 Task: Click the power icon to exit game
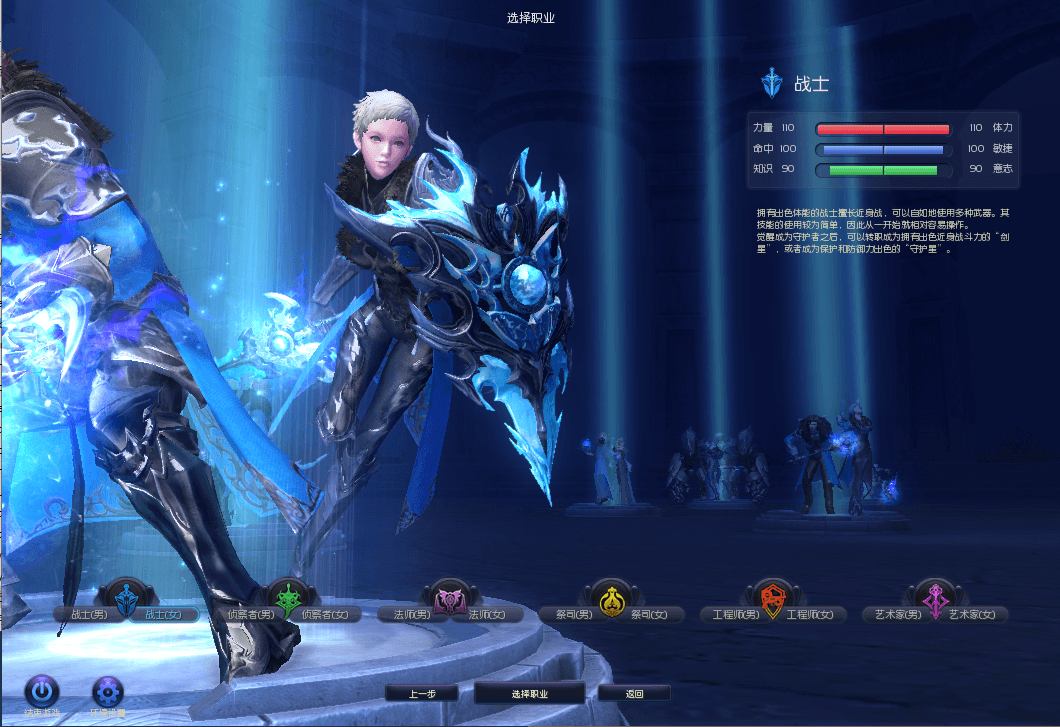42,690
